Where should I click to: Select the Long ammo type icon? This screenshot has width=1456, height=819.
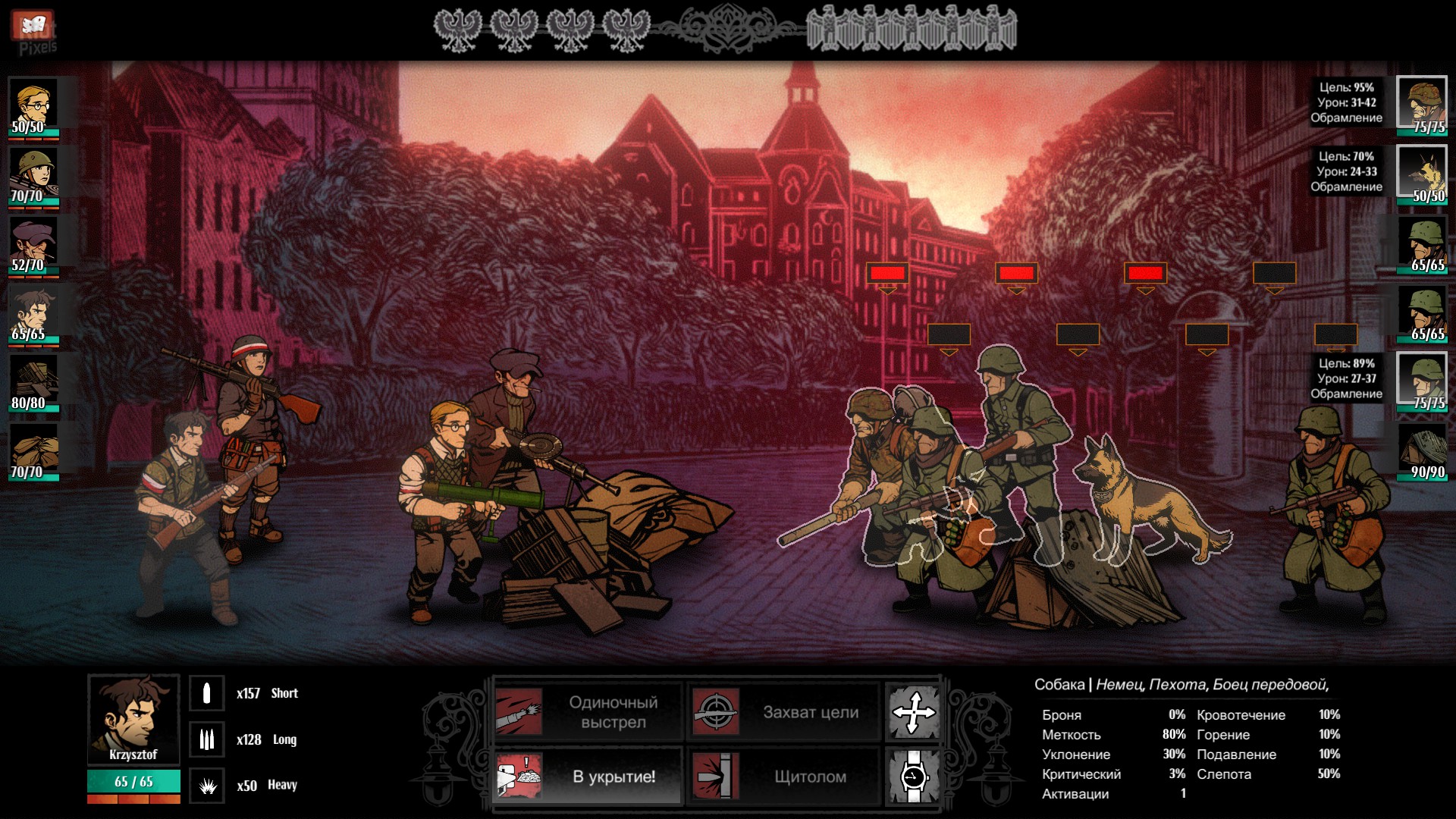206,739
